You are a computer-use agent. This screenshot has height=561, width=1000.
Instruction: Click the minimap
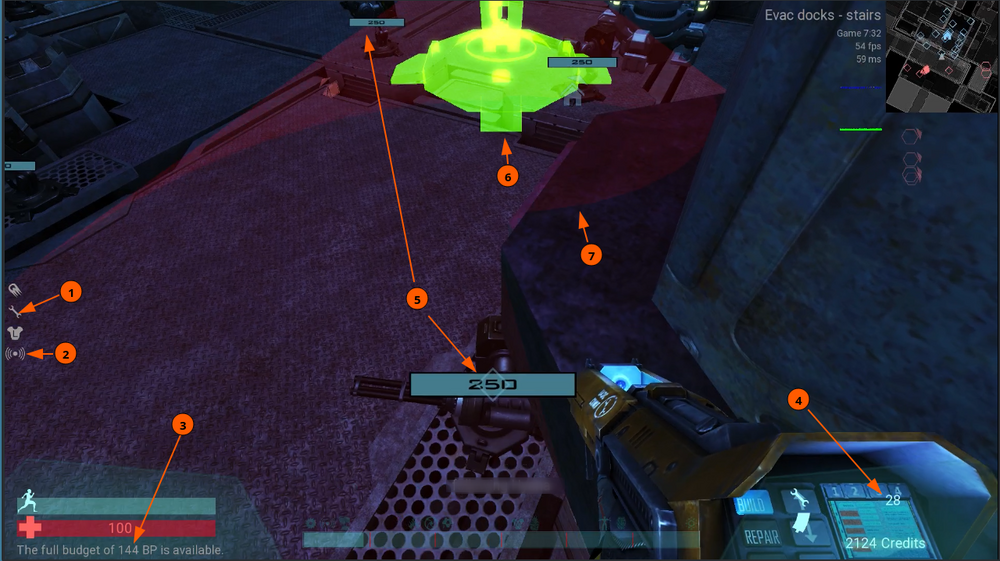pyautogui.click(x=942, y=55)
